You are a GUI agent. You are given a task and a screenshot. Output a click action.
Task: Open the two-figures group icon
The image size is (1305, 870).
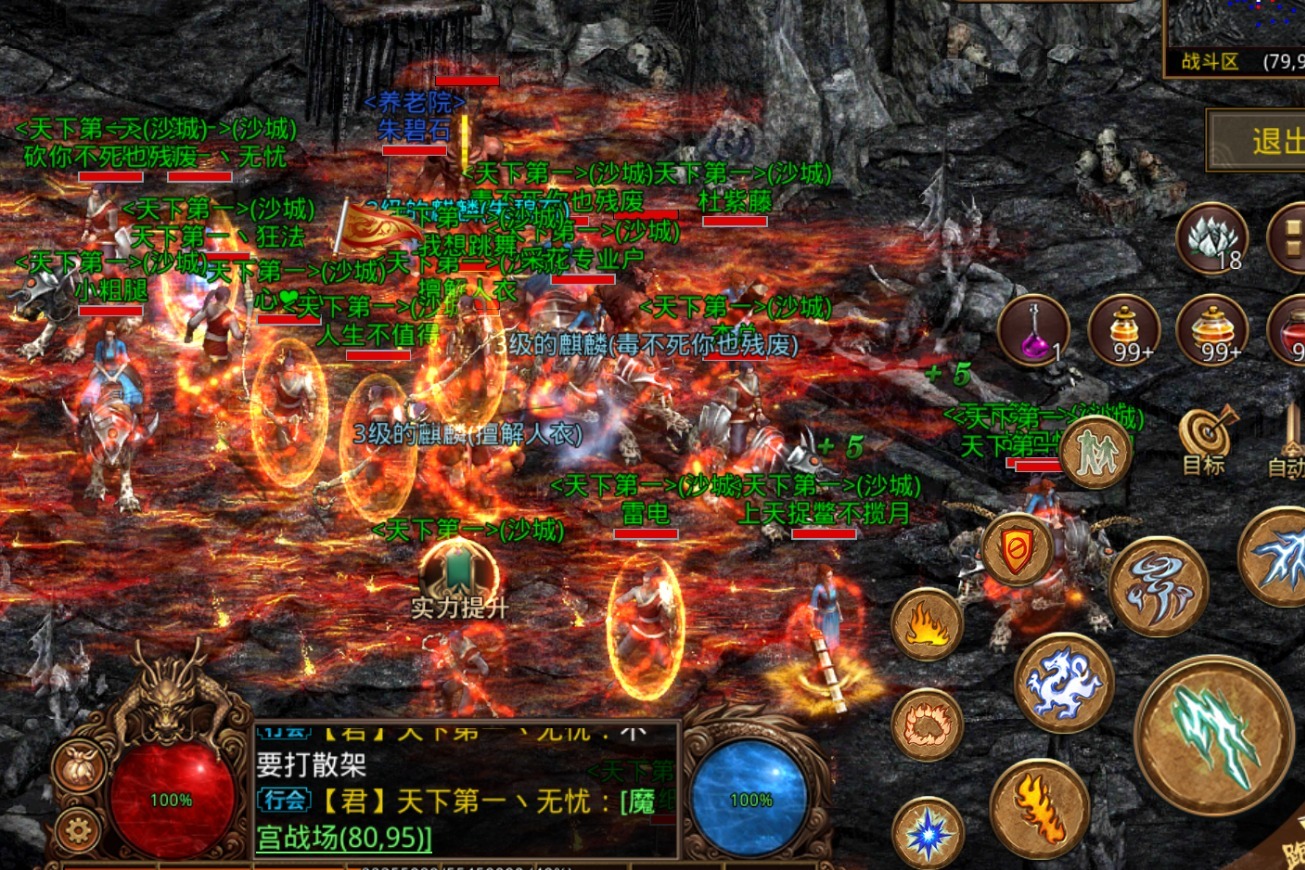(x=1095, y=453)
